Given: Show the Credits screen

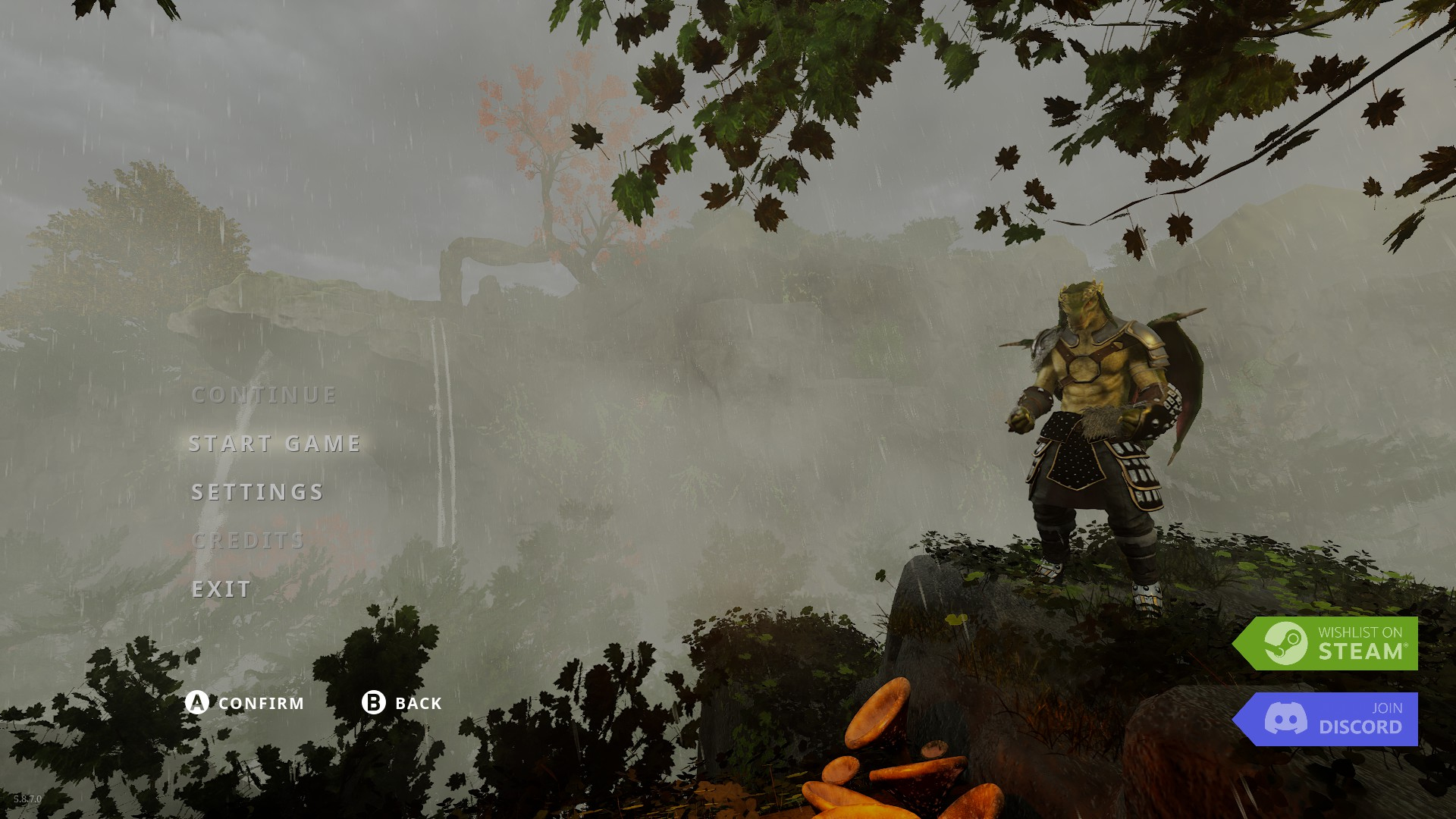Looking at the screenshot, I should [x=248, y=541].
